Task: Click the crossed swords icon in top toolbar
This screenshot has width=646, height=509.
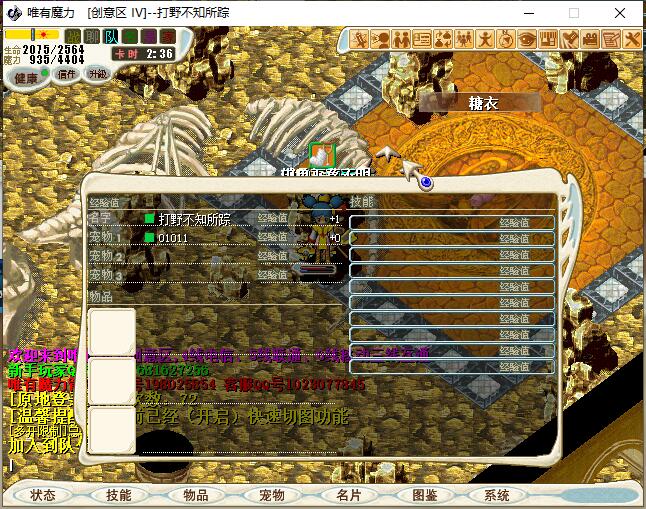Action: (x=632, y=39)
